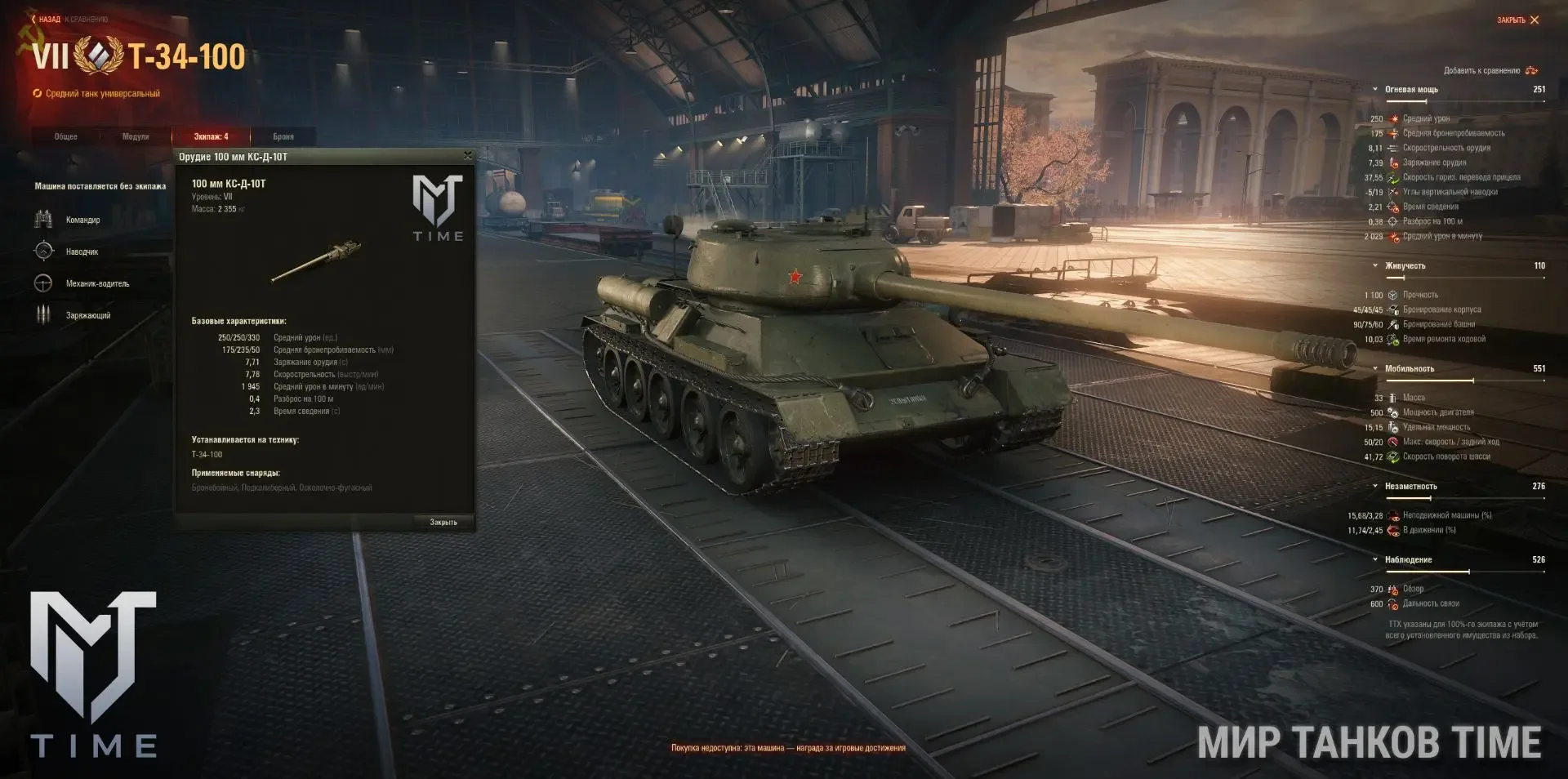Collapse the Огневая мощь stats section
Screen dimensions: 1568x779
[1375, 90]
